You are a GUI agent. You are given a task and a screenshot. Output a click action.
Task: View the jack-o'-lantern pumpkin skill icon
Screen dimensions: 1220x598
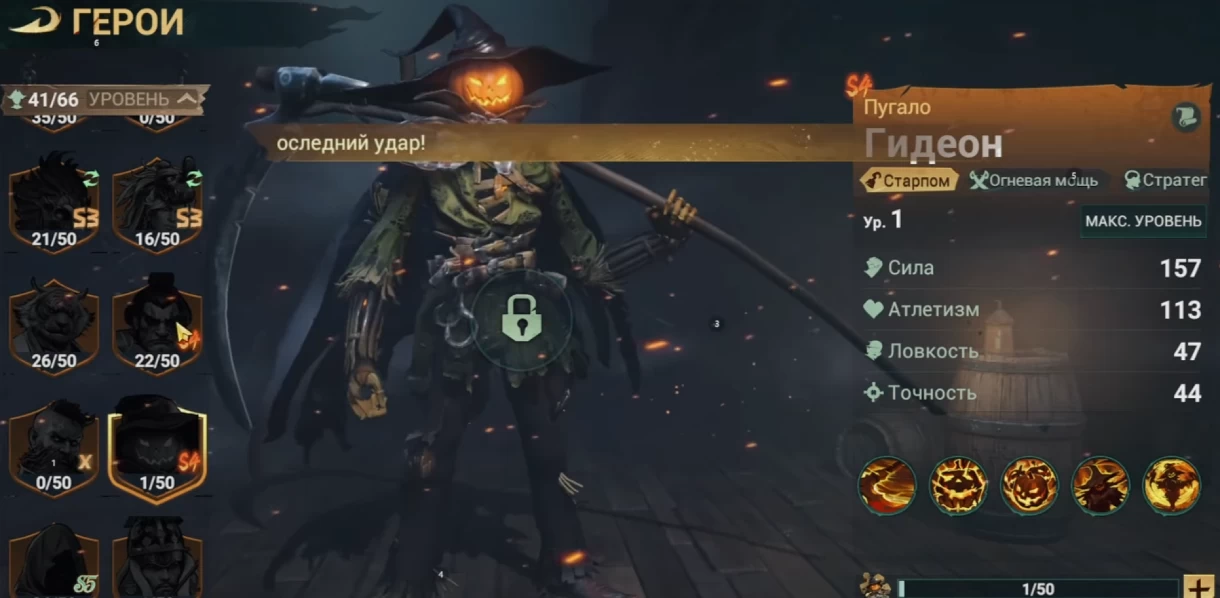pyautogui.click(x=1030, y=486)
